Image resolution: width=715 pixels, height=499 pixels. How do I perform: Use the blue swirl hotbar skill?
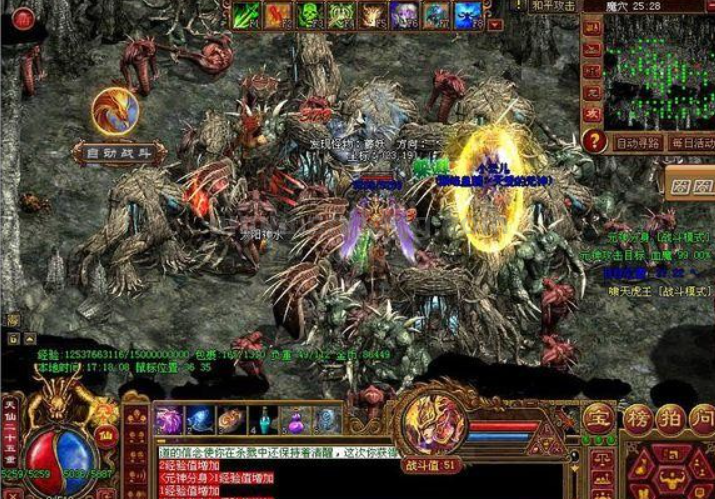pyautogui.click(x=199, y=420)
